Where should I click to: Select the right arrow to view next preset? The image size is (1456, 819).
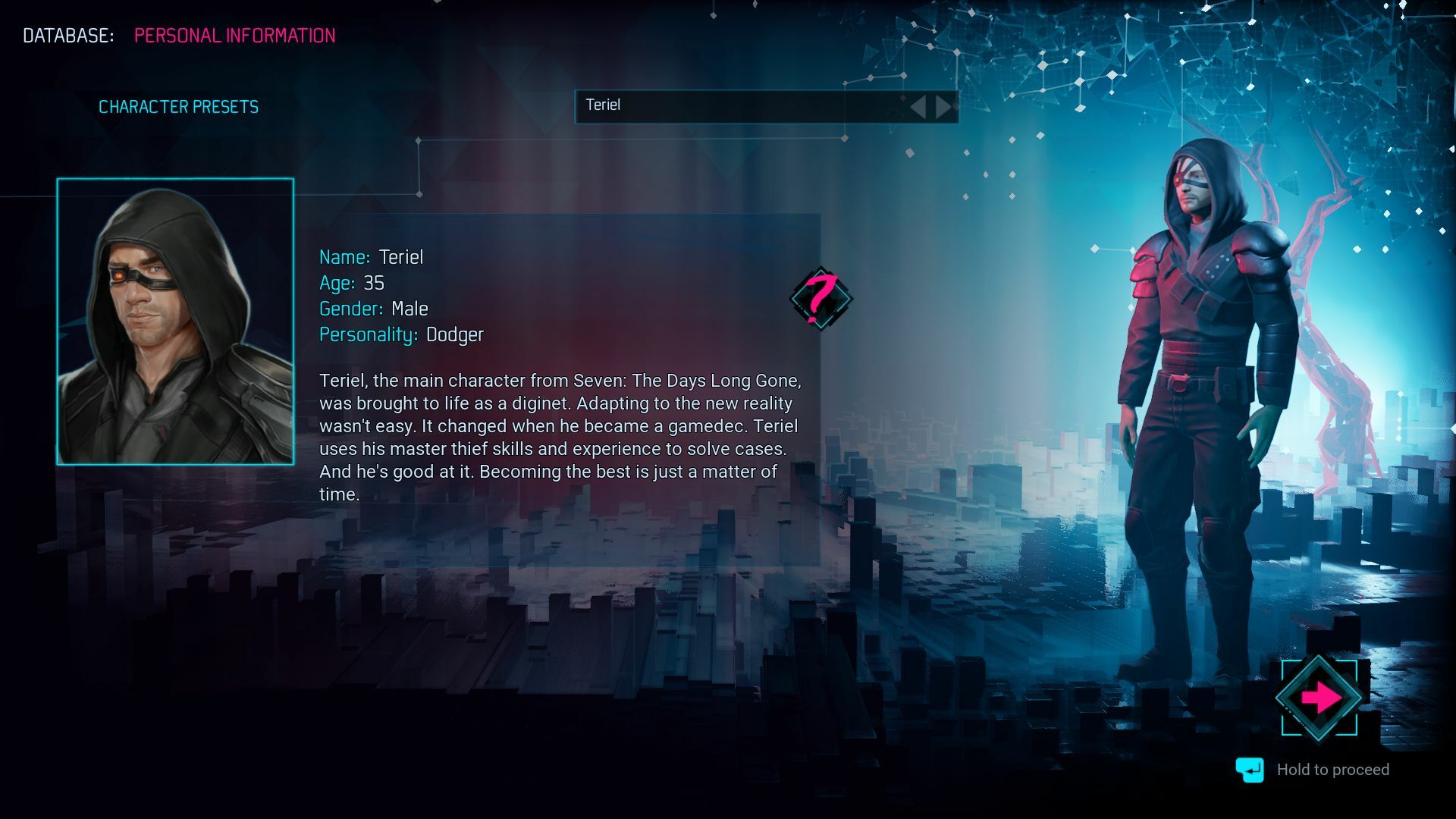click(943, 106)
